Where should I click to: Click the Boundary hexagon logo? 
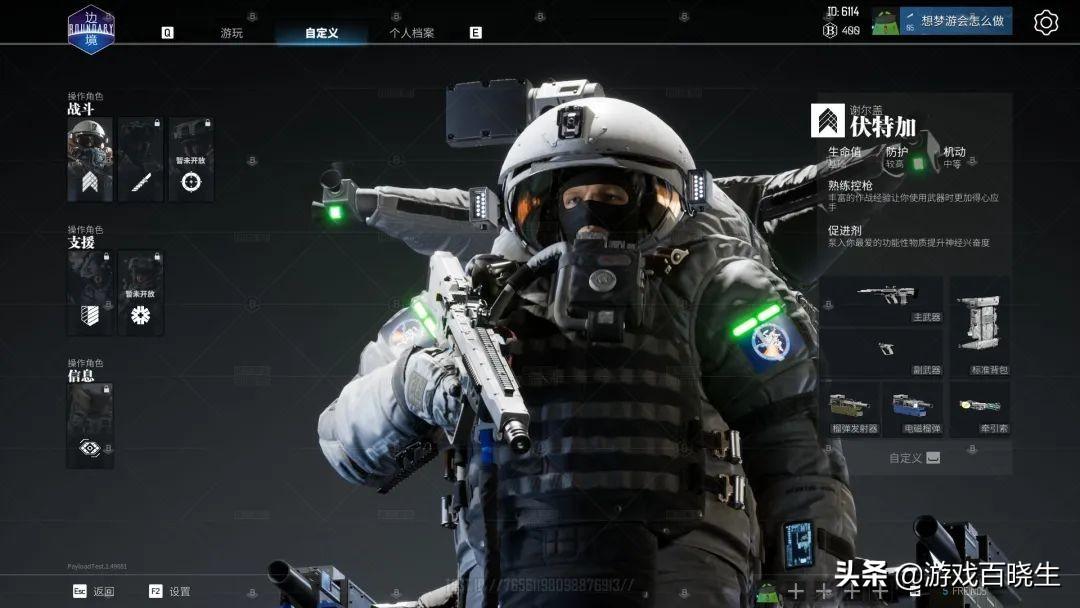(91, 29)
